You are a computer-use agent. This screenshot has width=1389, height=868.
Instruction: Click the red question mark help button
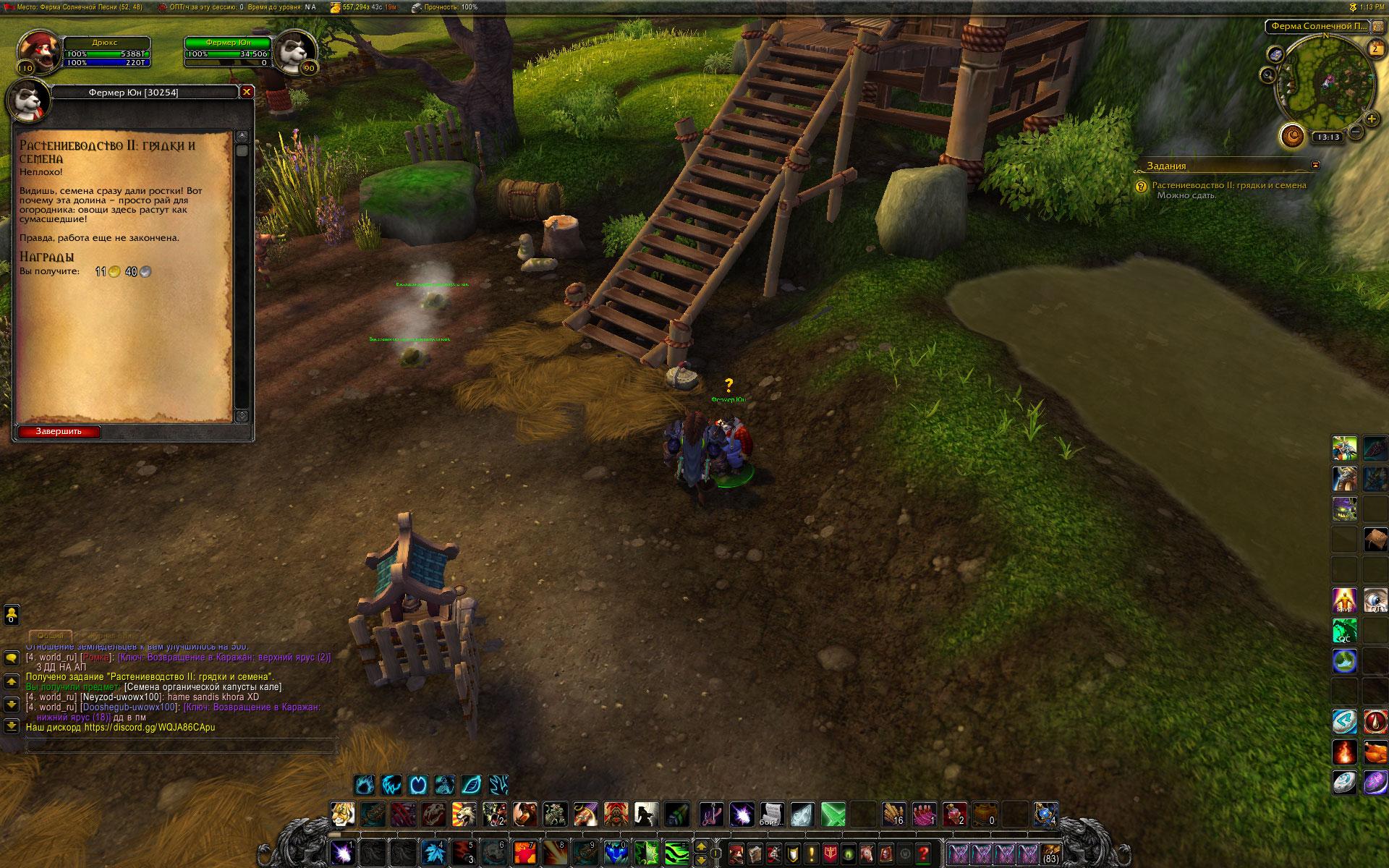point(923,854)
